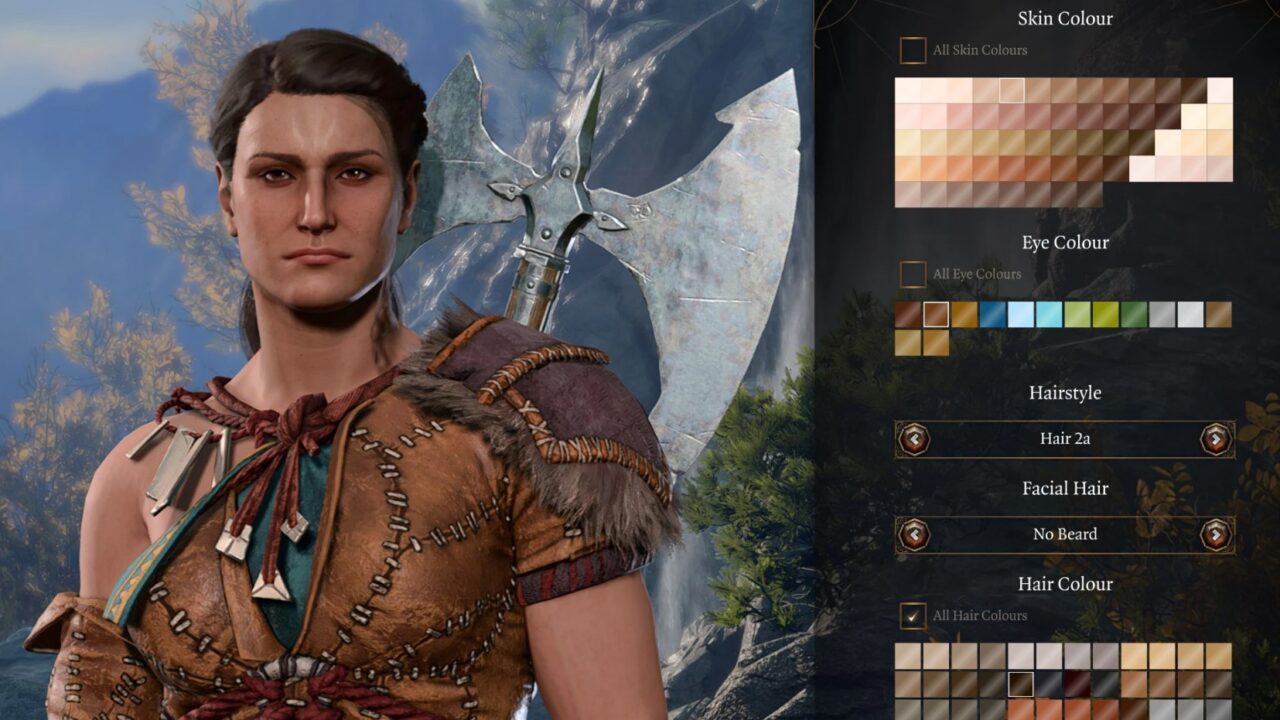The image size is (1280, 720).
Task: Pick the yellow-green eye colour swatch
Action: click(x=1106, y=315)
